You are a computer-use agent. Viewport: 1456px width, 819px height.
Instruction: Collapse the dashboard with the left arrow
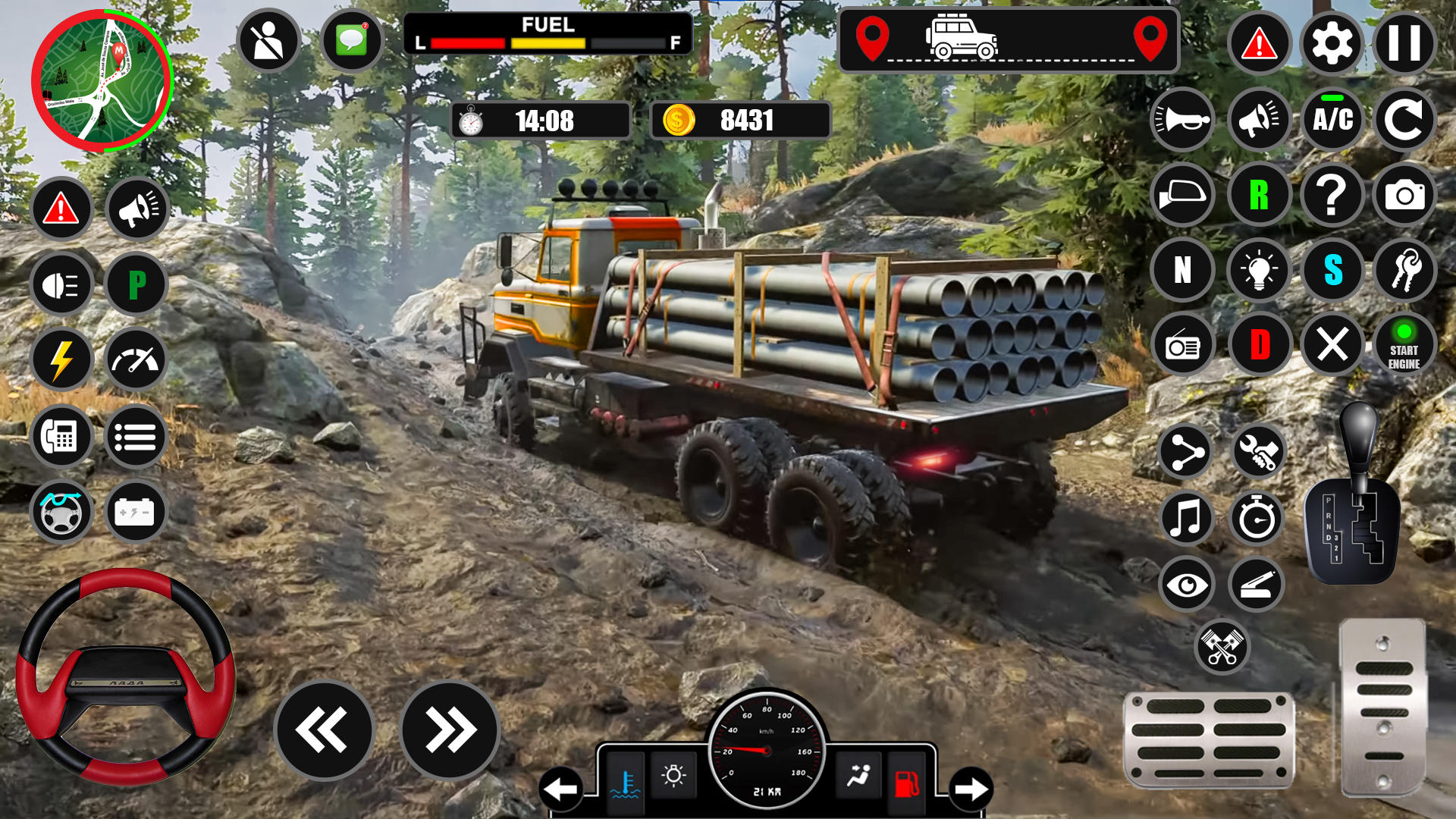tap(561, 787)
